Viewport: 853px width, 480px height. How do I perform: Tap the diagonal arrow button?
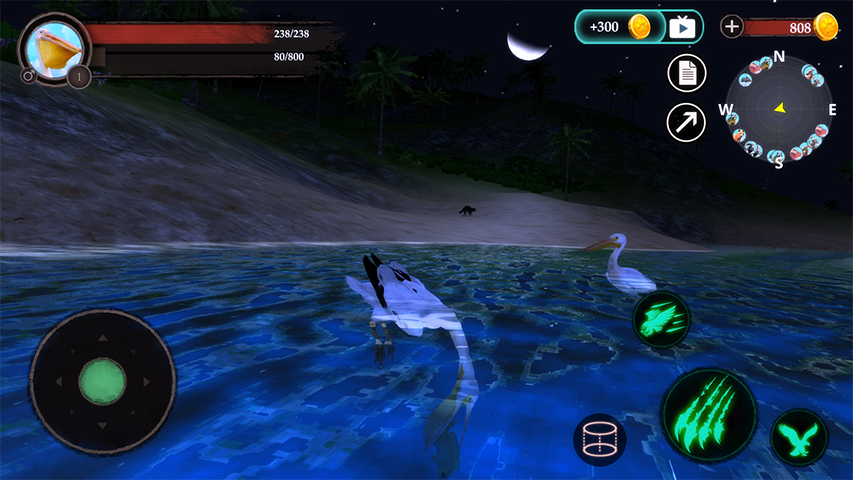(x=686, y=122)
